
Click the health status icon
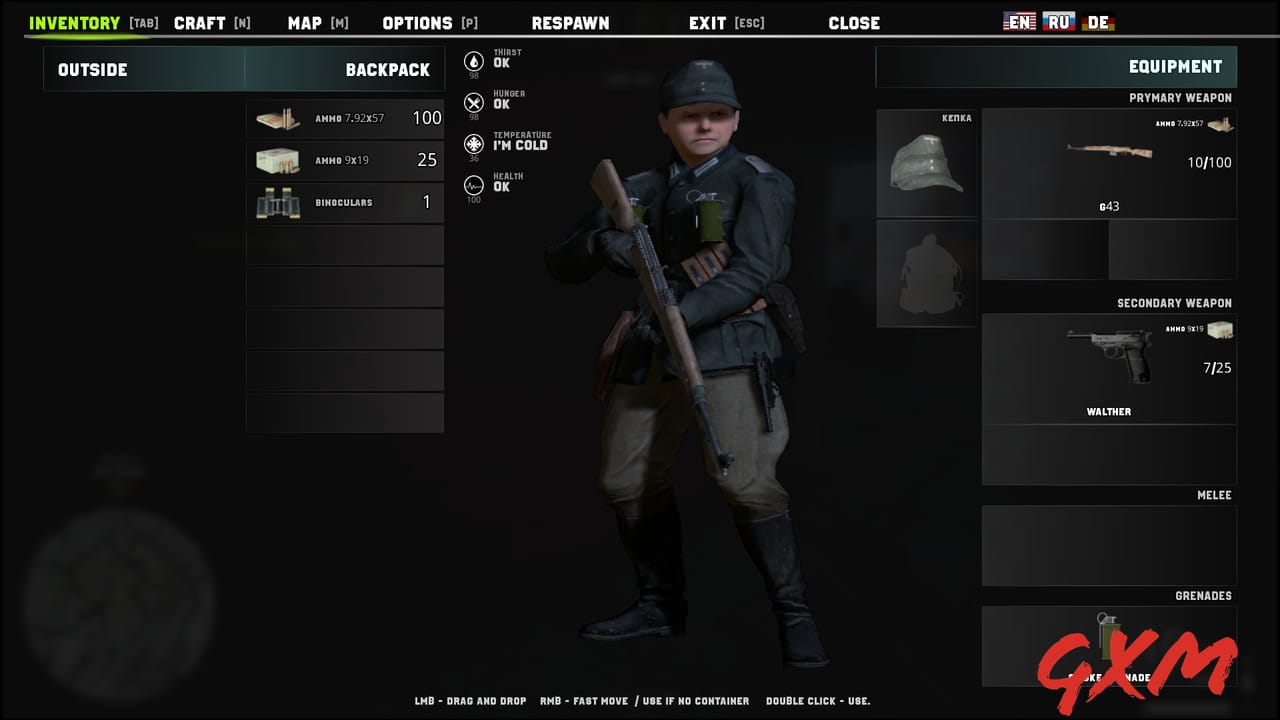(474, 185)
